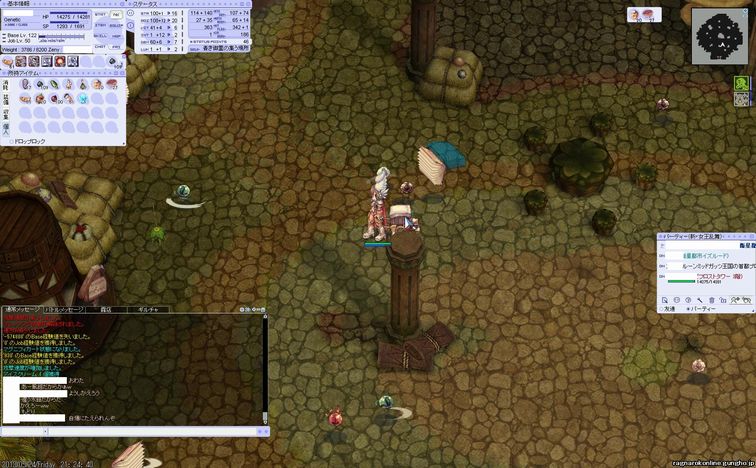
Task: Switch to the バトルメッセージ chat tab
Action: [x=62, y=310]
